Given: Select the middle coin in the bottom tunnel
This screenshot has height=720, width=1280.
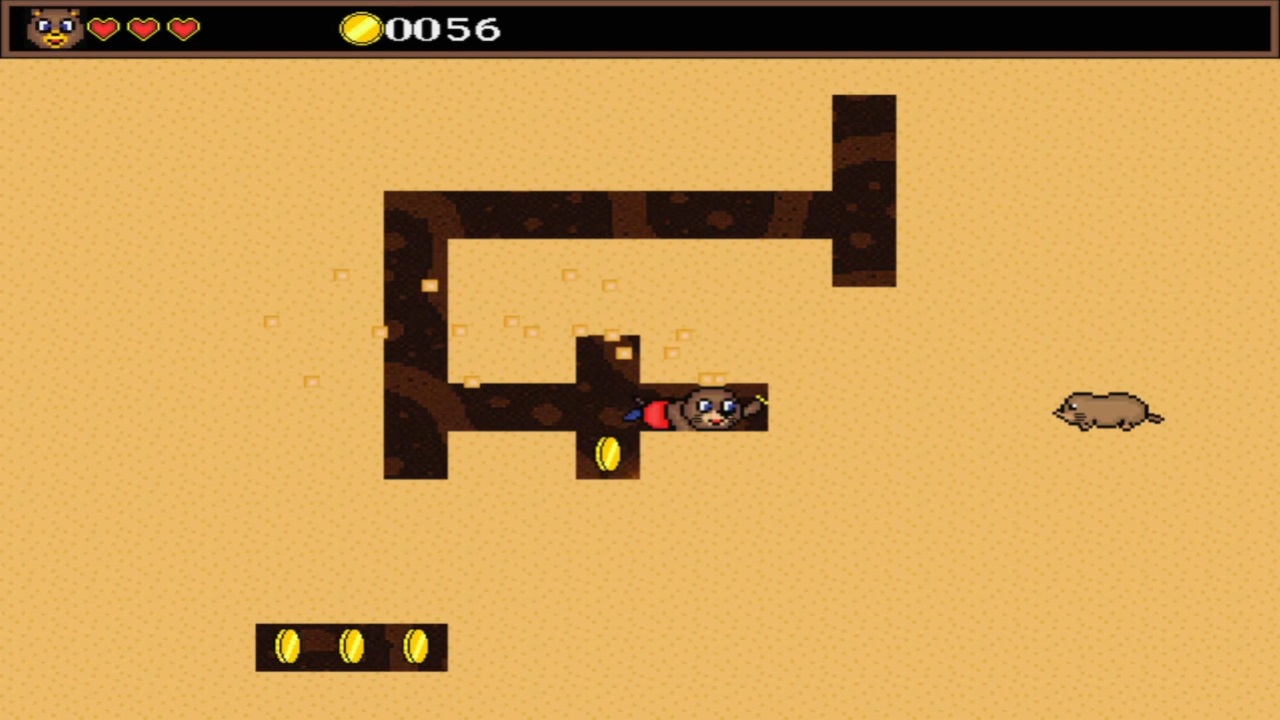Looking at the screenshot, I should coord(351,646).
